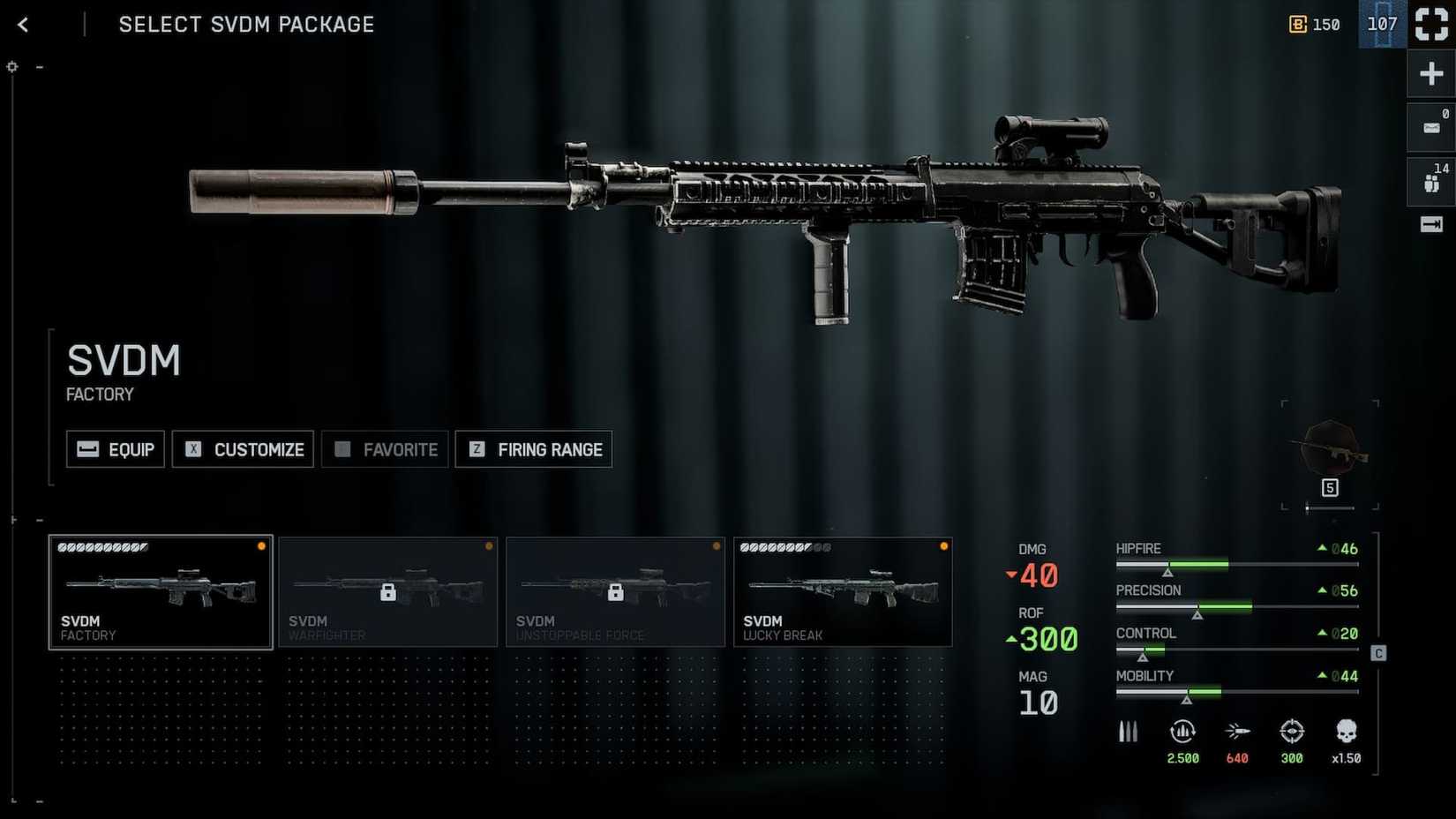This screenshot has width=1456, height=819.
Task: Click the fullscreen brackets icon
Action: coord(1430,24)
